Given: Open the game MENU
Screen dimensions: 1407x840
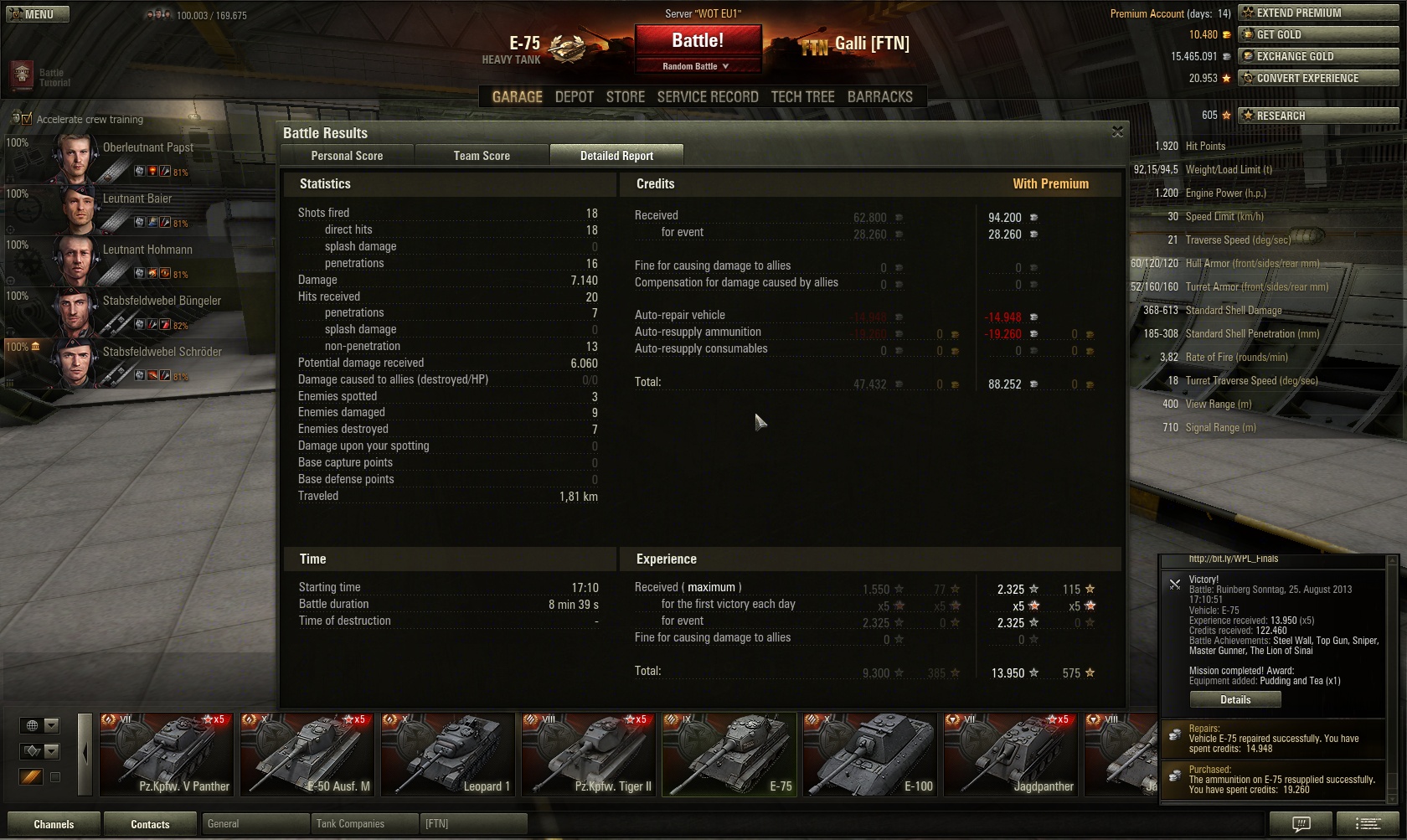Looking at the screenshot, I should (x=38, y=14).
